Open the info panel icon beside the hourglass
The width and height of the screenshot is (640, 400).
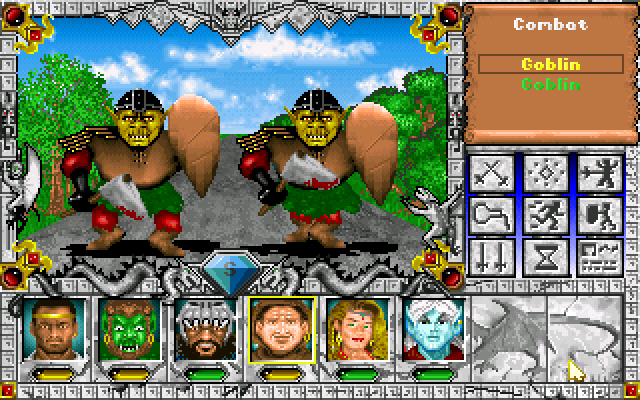[600, 255]
